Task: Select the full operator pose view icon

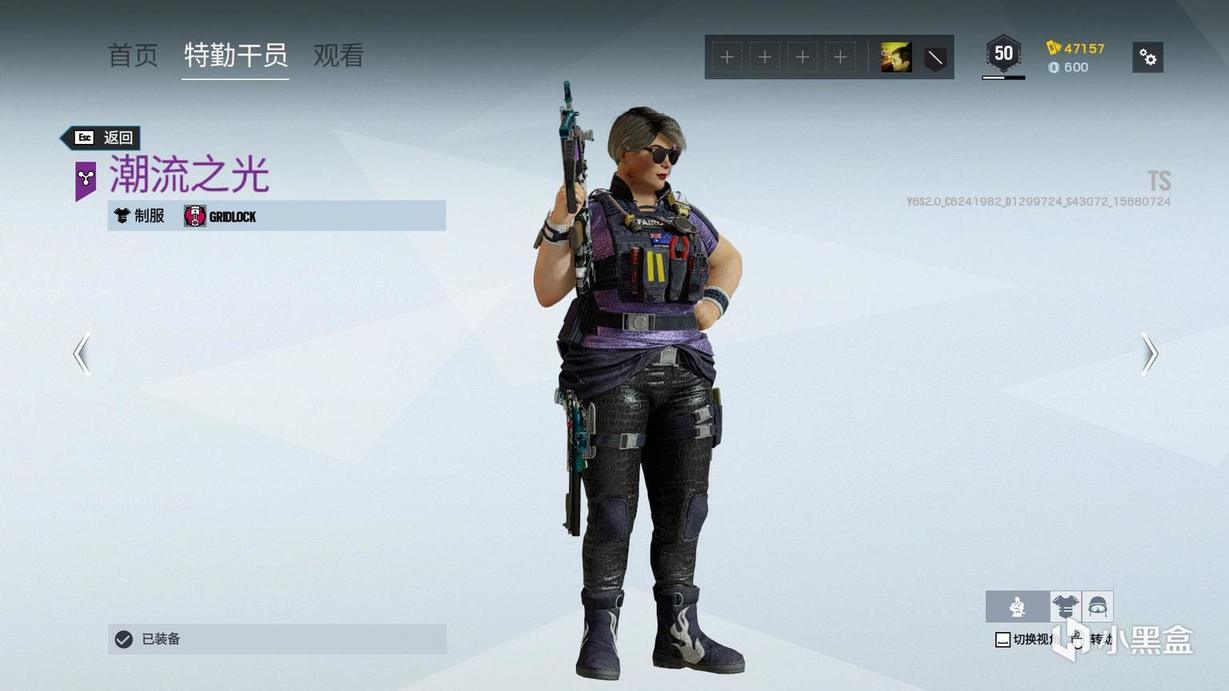Action: 1017,606
